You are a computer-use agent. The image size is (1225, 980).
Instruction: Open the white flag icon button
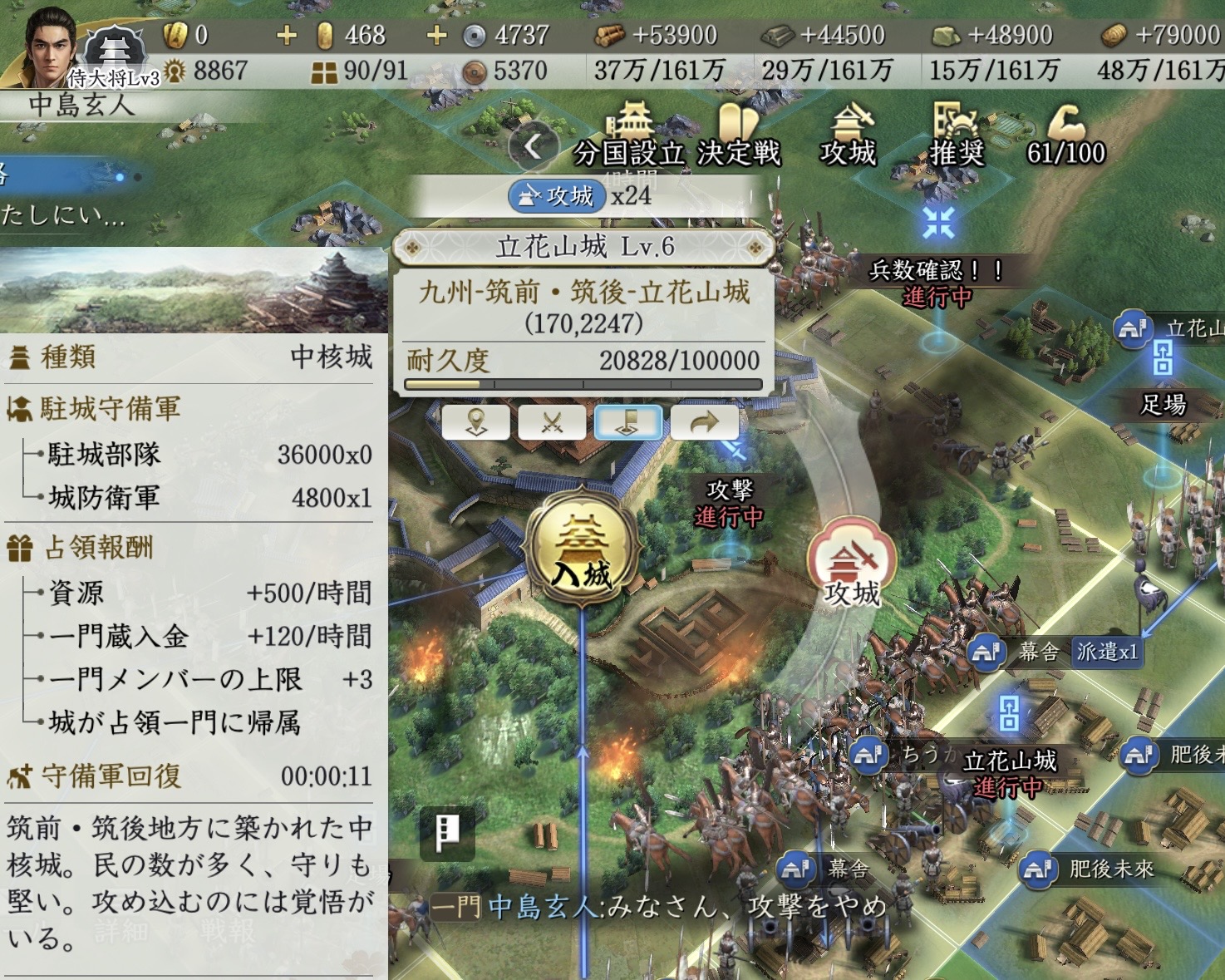pyautogui.click(x=447, y=830)
